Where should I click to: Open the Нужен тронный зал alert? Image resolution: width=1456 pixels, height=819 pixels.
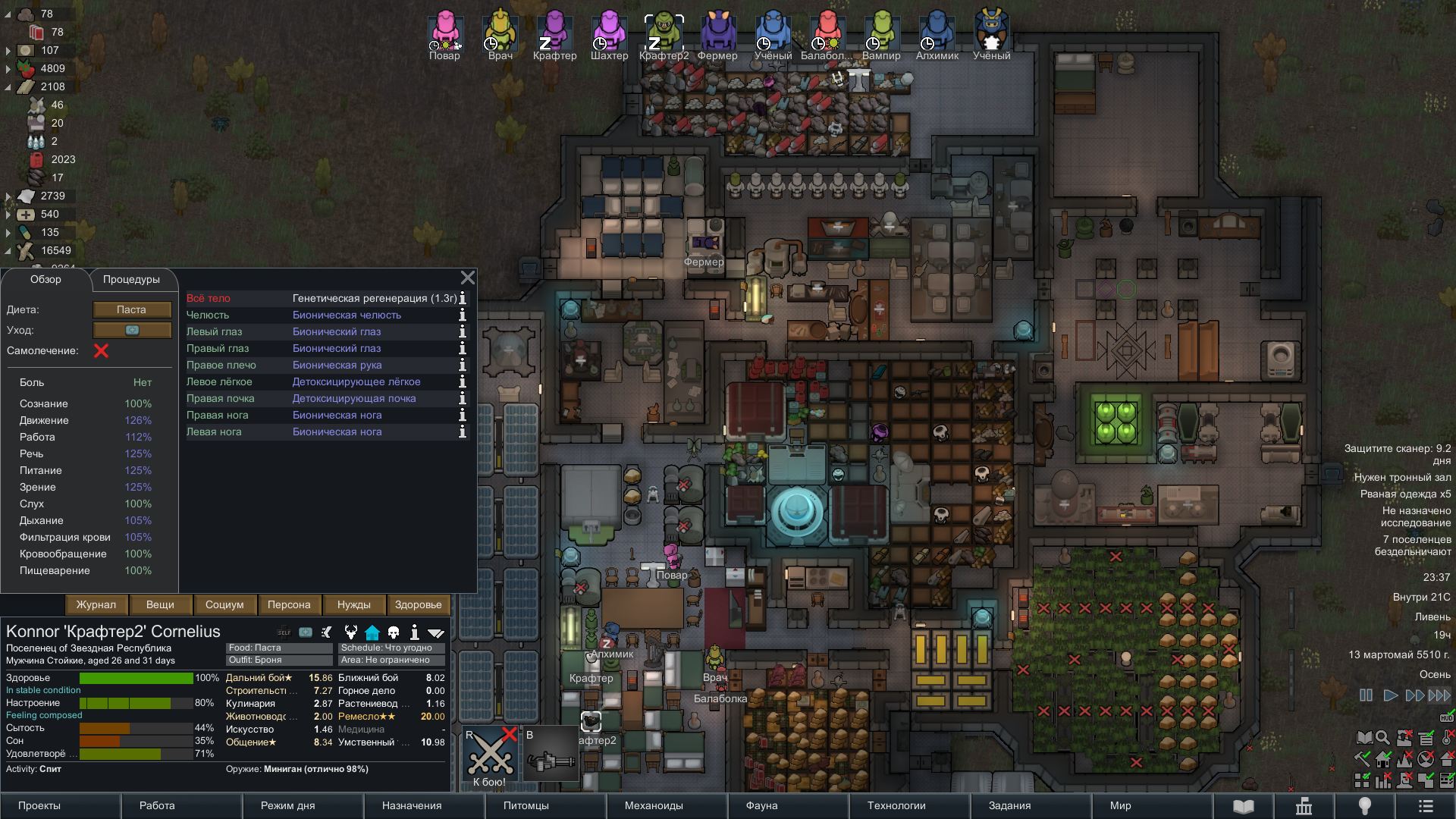click(1402, 477)
